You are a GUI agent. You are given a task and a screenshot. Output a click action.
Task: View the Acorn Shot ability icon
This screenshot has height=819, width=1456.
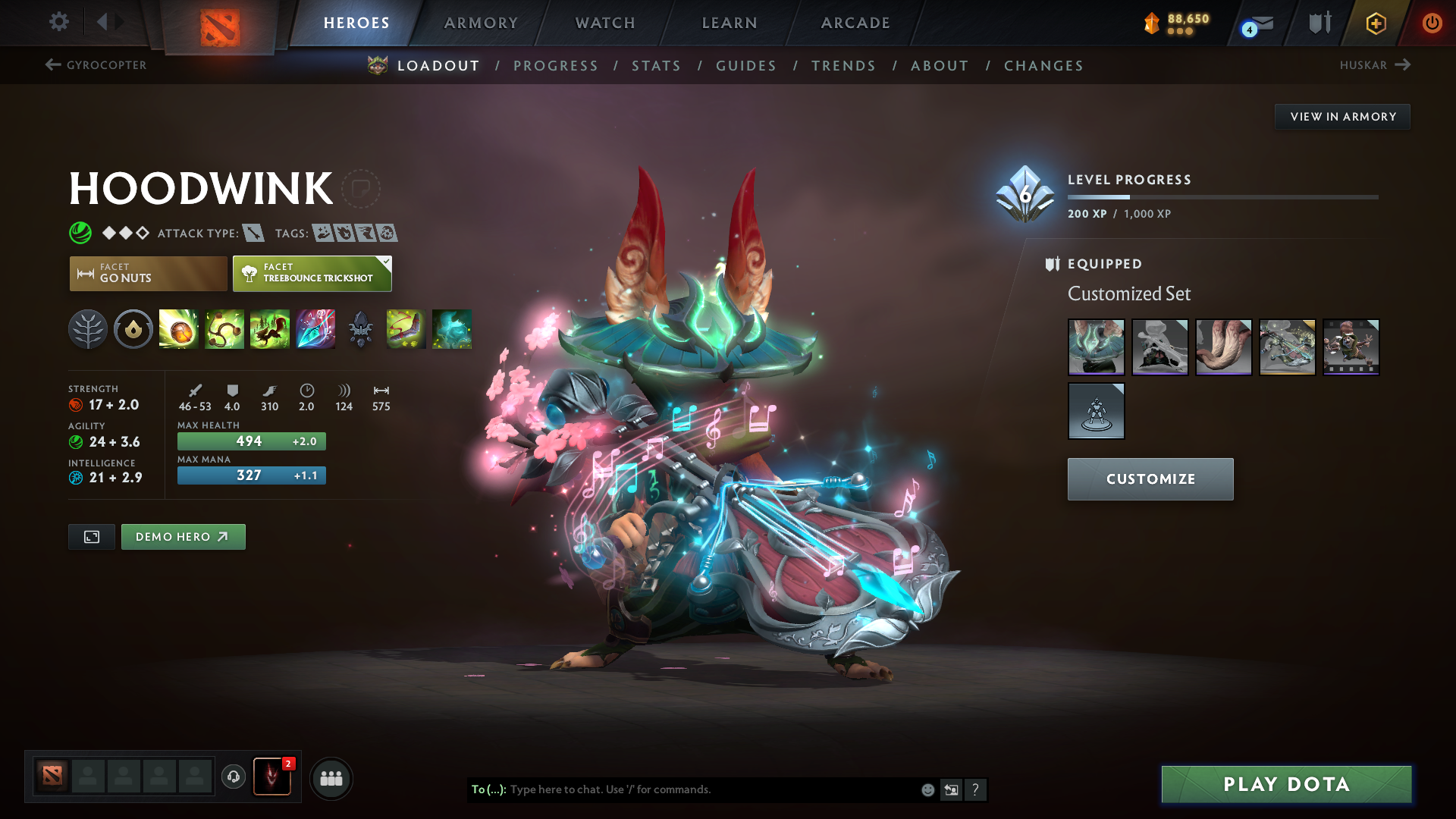coord(179,329)
